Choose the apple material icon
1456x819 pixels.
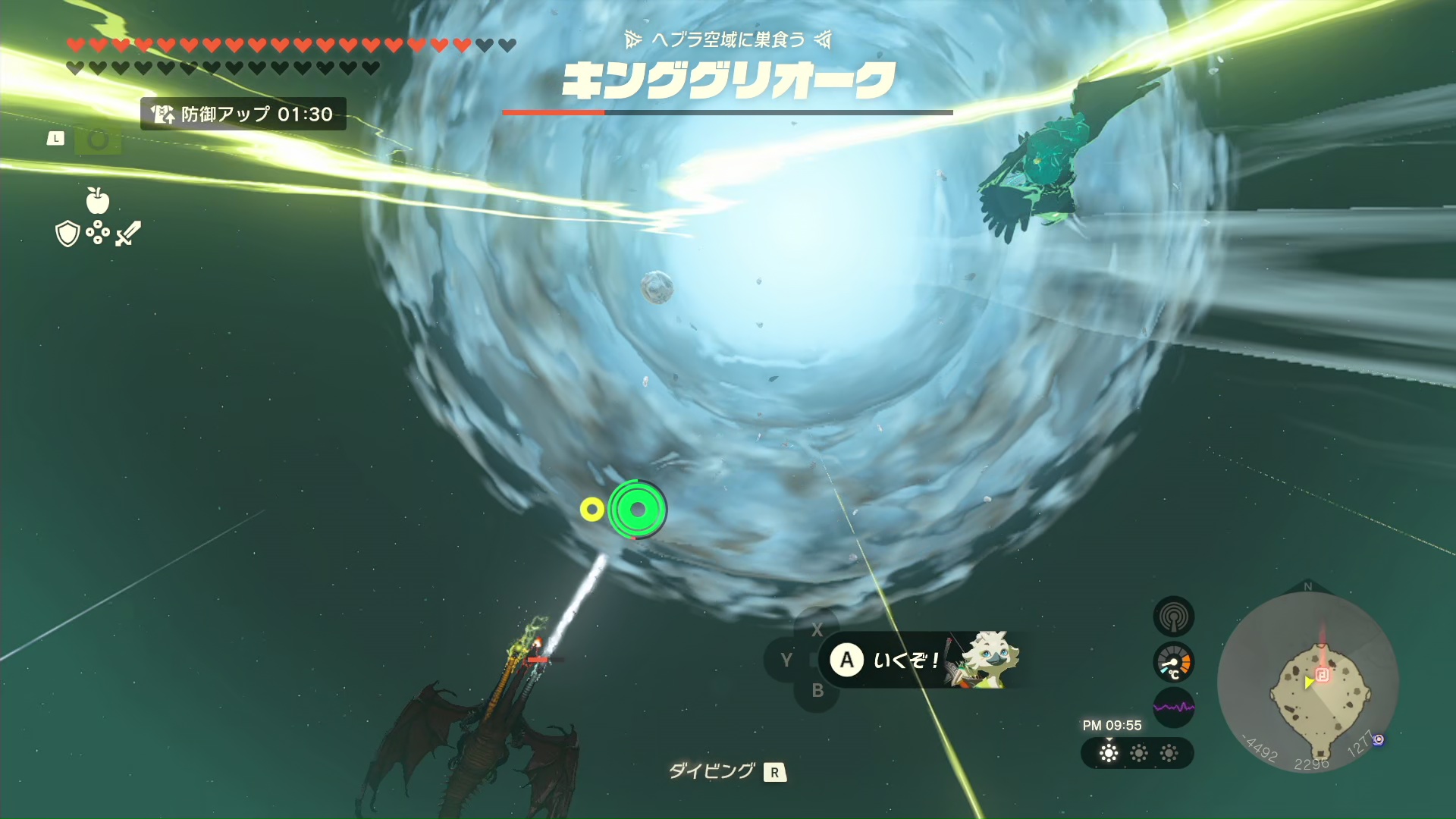point(98,201)
